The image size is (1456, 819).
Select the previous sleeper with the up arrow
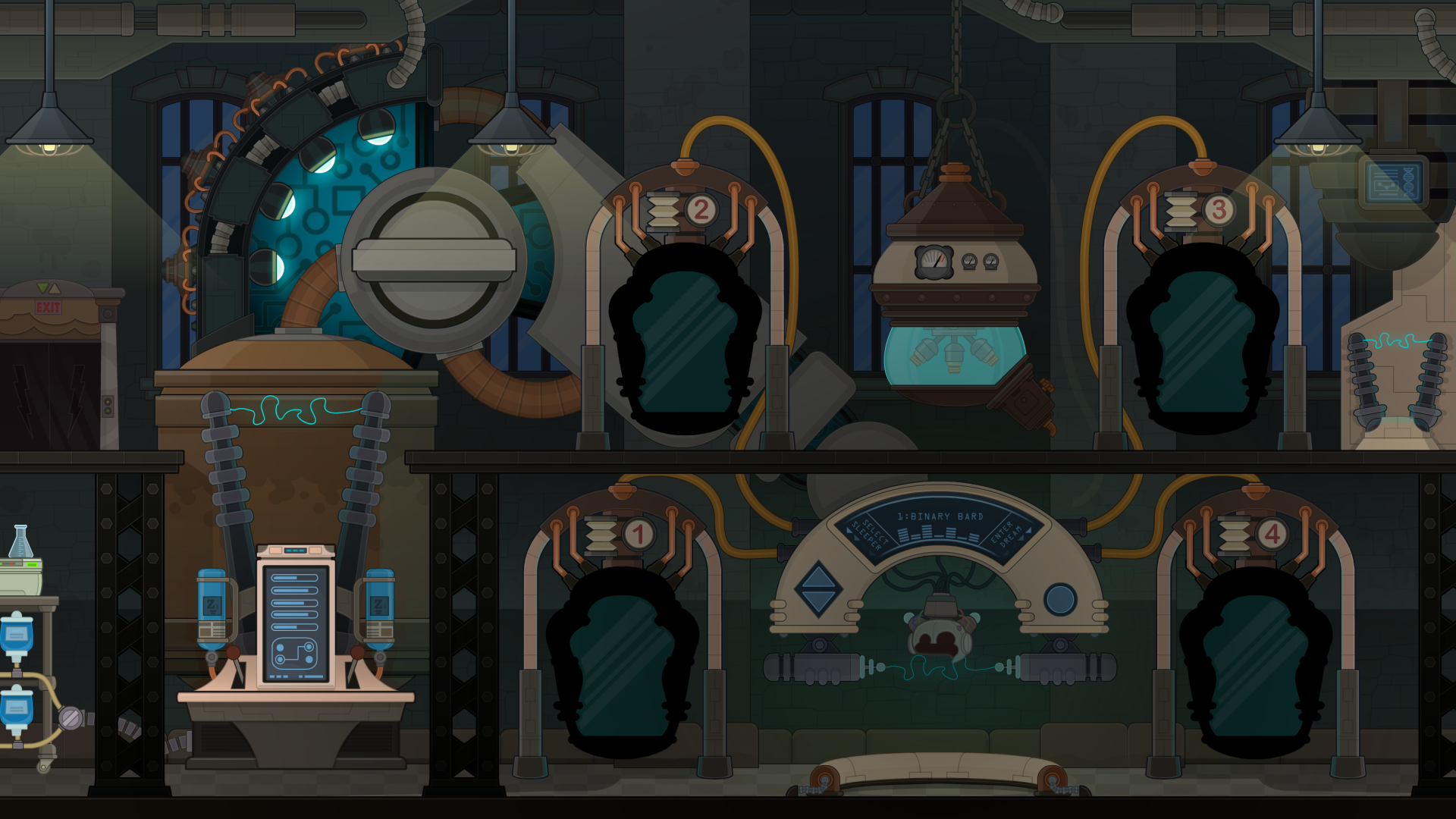coord(818,577)
